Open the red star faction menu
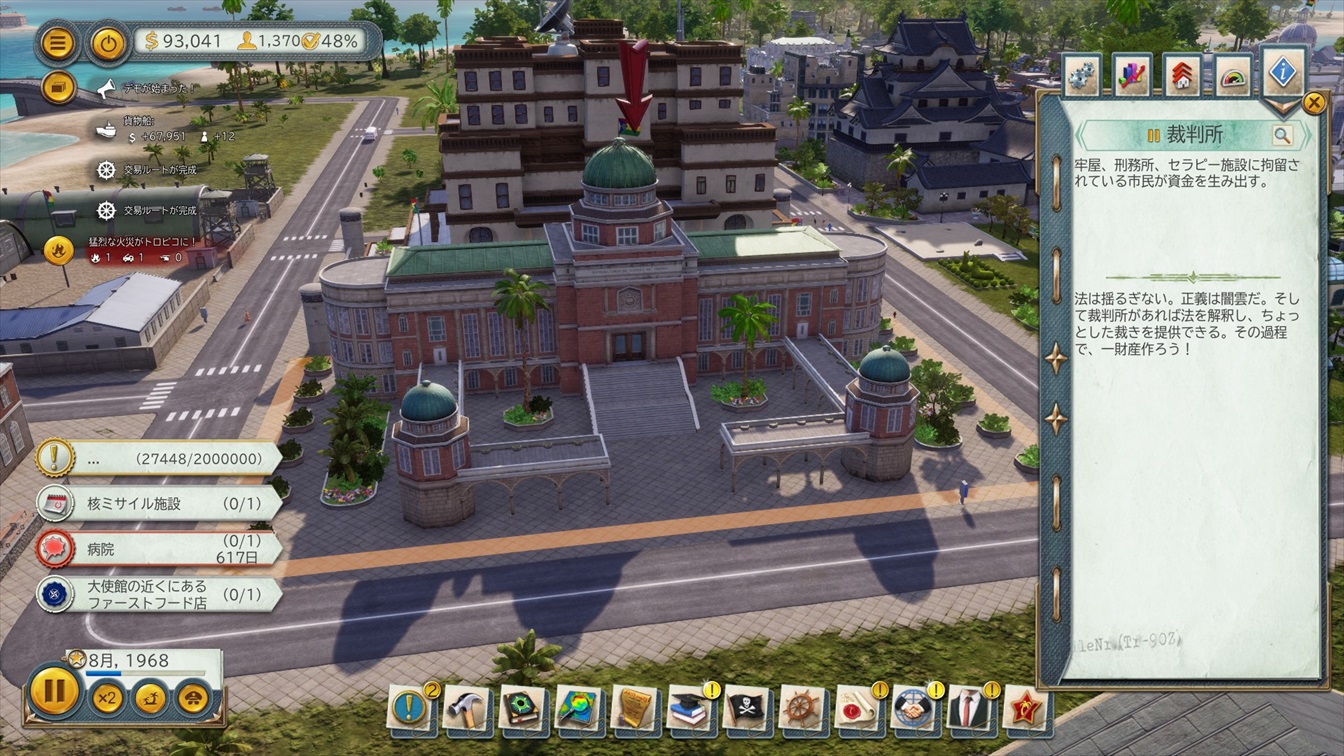The height and width of the screenshot is (756, 1344). click(1024, 708)
